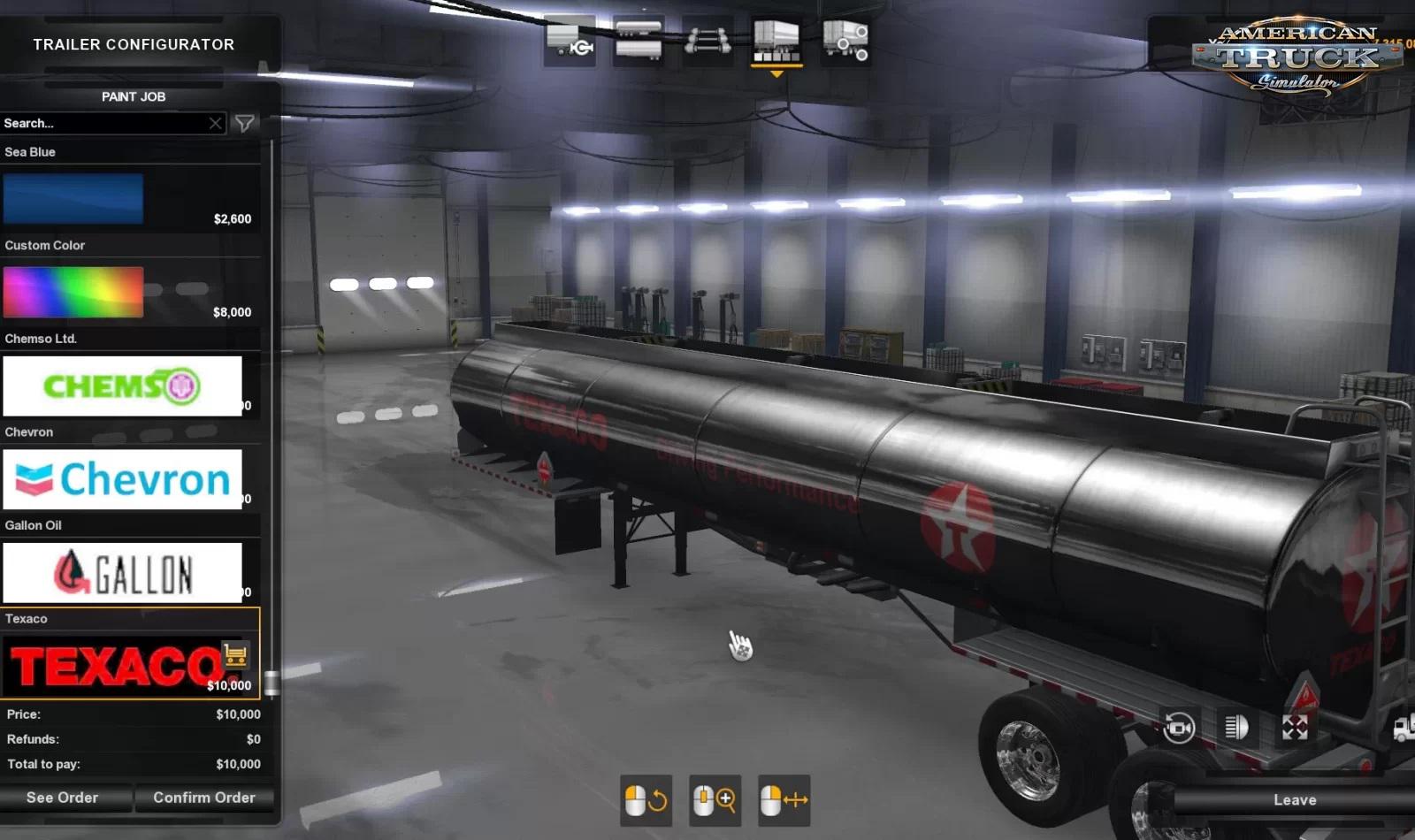Select the camera rotate icon
Viewport: 1415px width, 840px height.
(1178, 729)
